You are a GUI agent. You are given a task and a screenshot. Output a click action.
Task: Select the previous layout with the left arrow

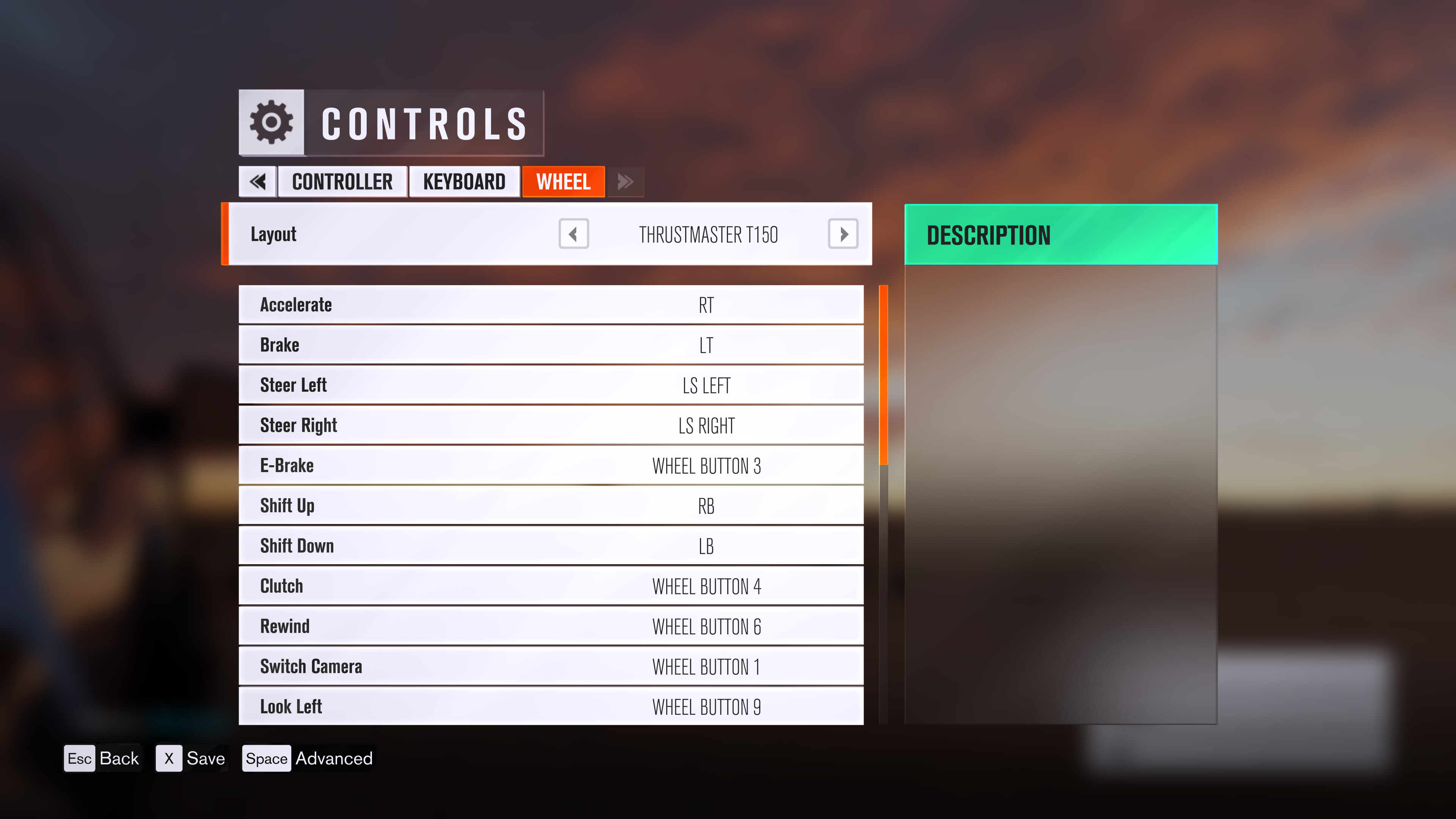[x=573, y=234]
